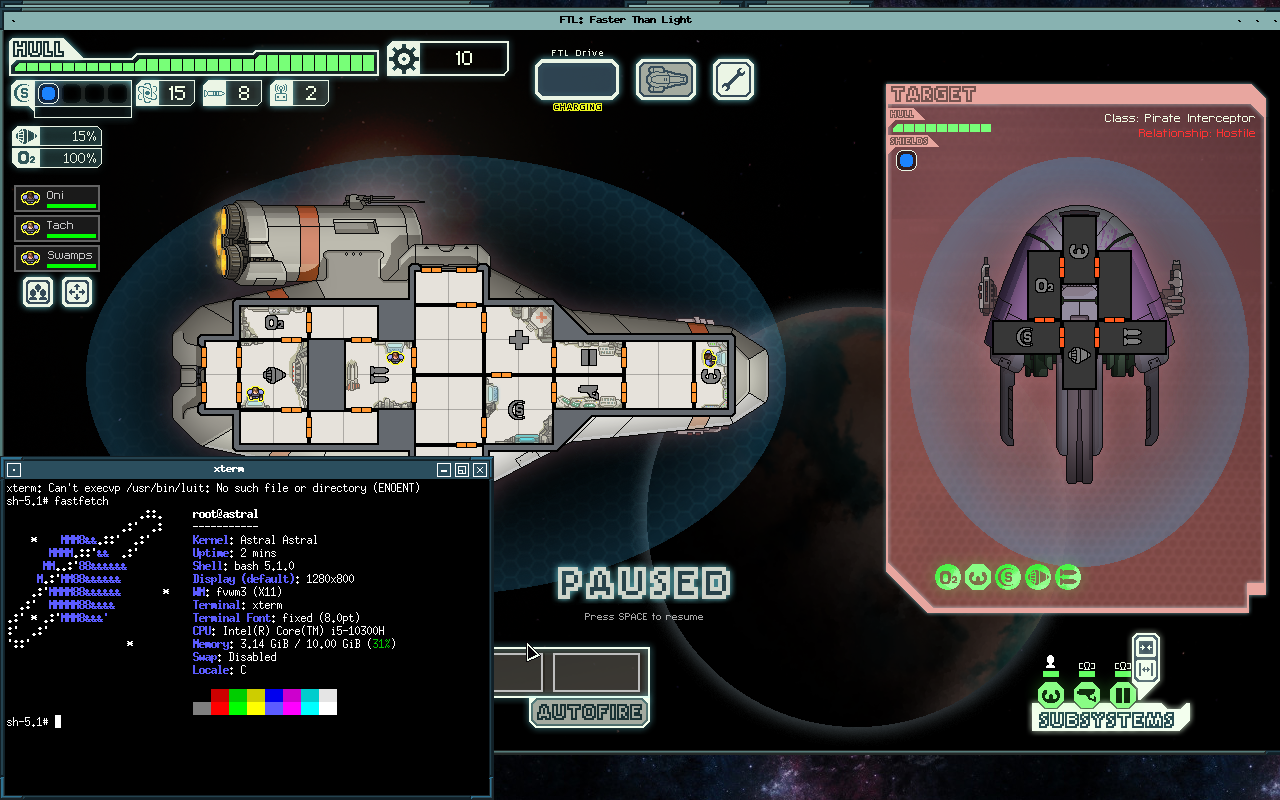This screenshot has width=1280, height=800.
Task: Toggle Autofire mode
Action: click(589, 712)
